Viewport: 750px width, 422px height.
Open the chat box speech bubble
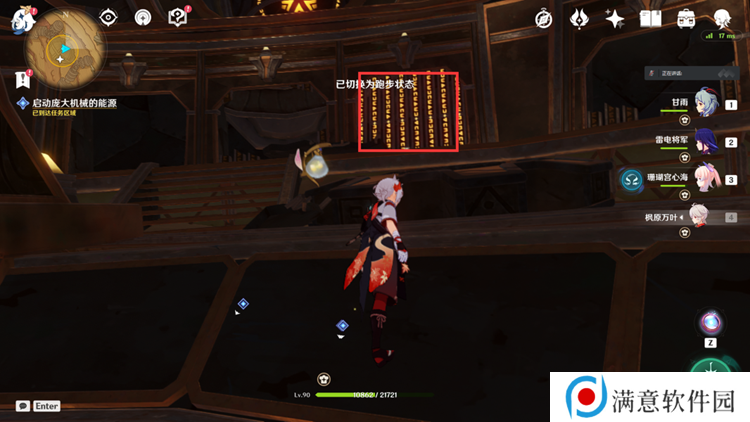click(22, 406)
